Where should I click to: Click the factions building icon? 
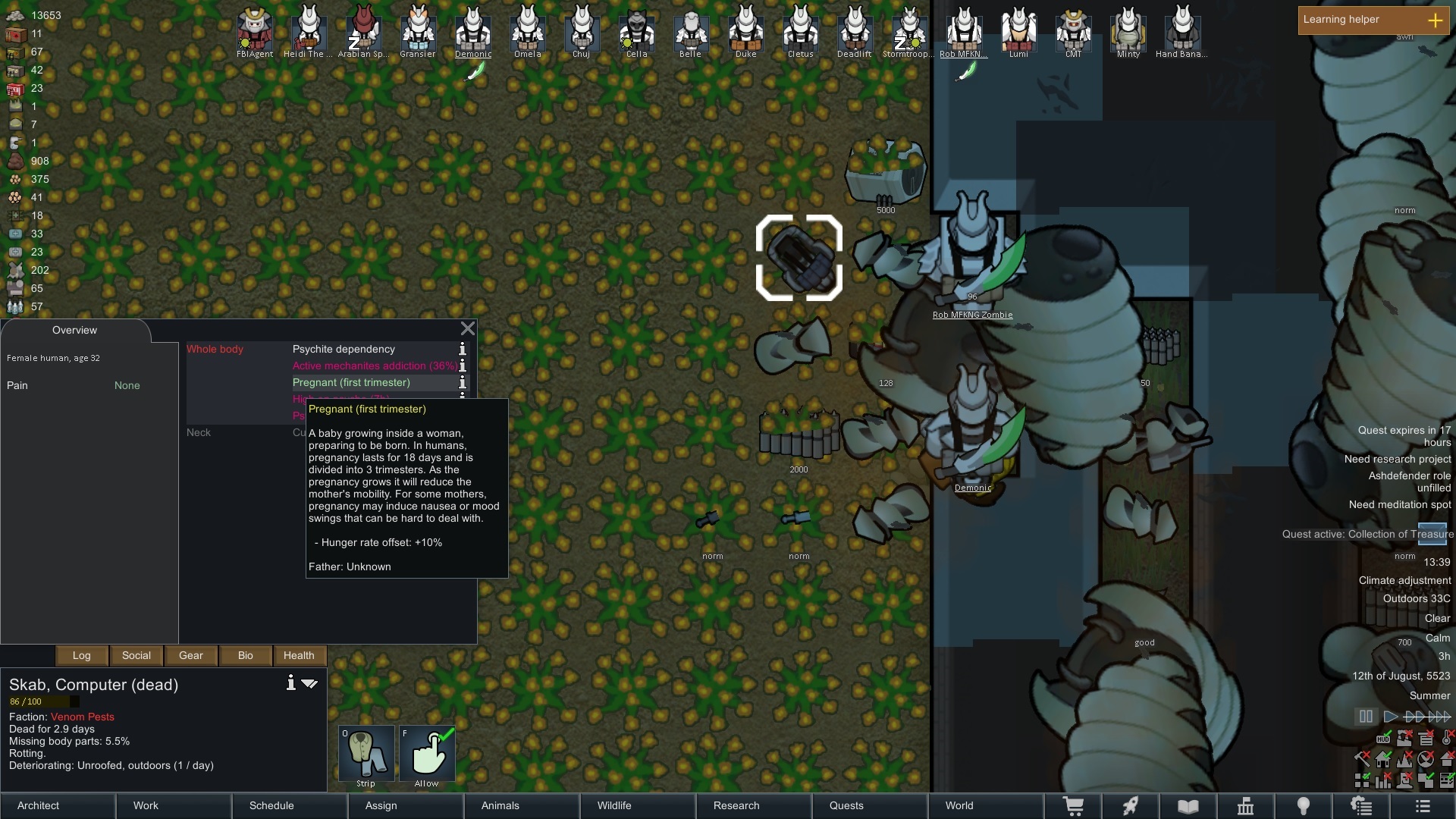point(1246,806)
